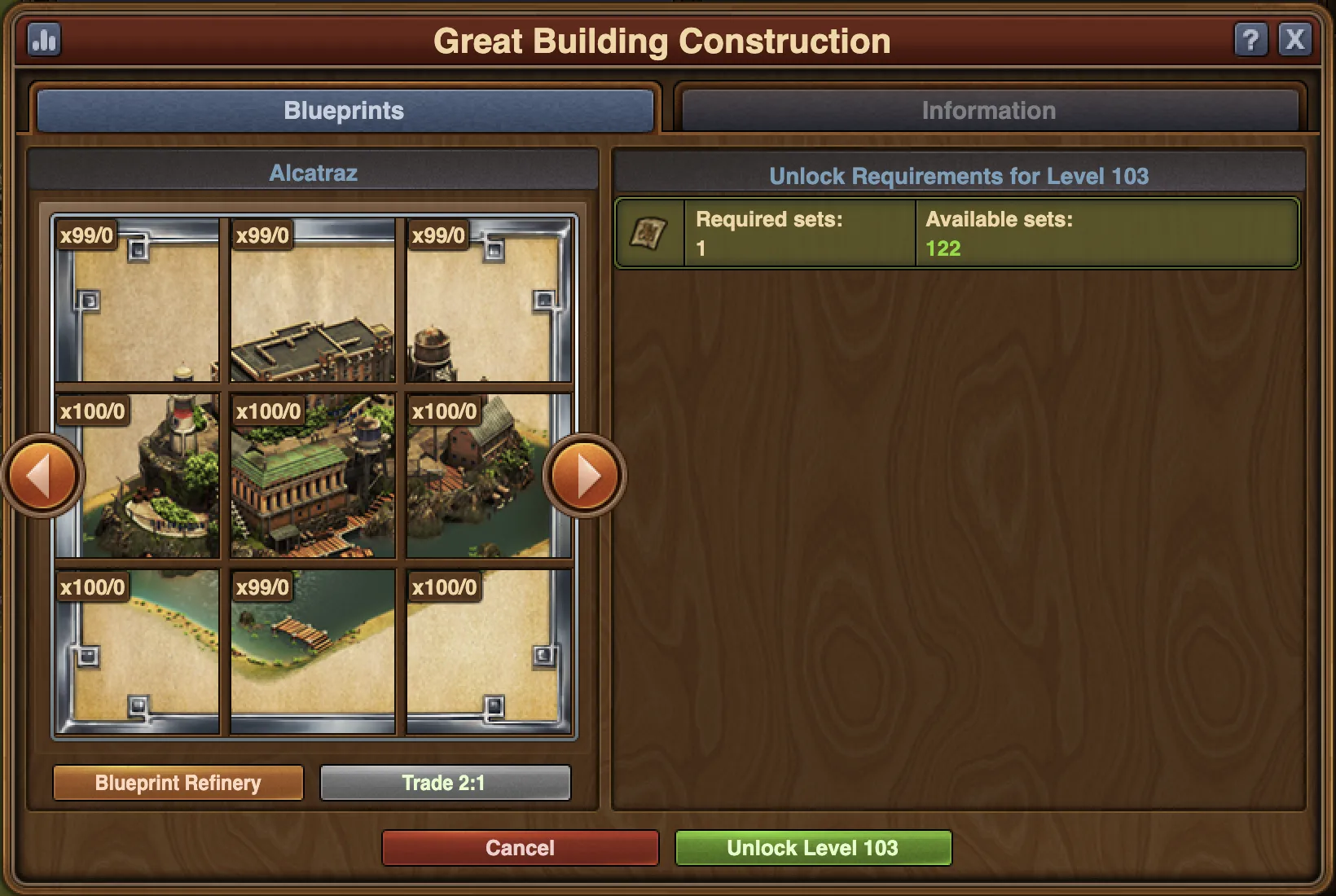Open the Blueprint Refinery
1336x896 pixels.
pos(178,783)
